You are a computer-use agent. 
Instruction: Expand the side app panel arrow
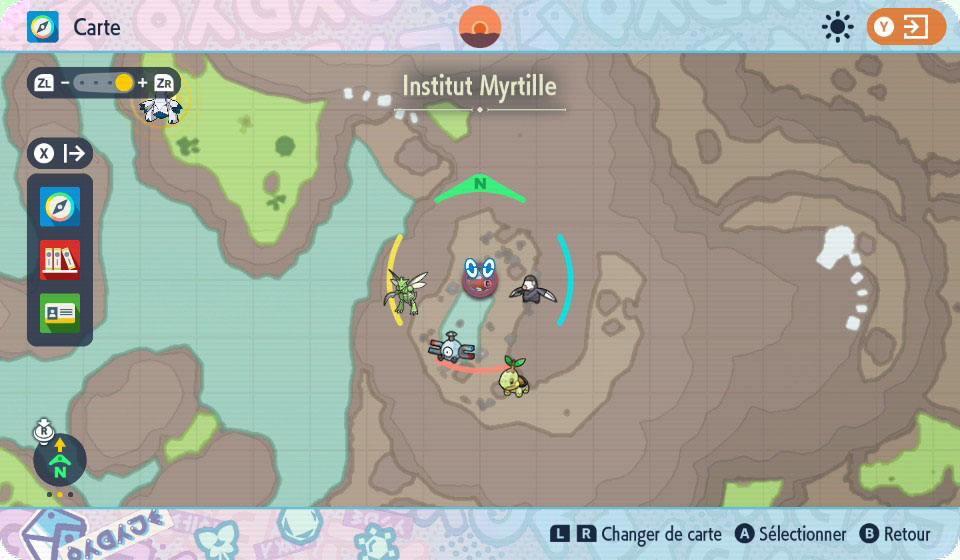[x=60, y=154]
